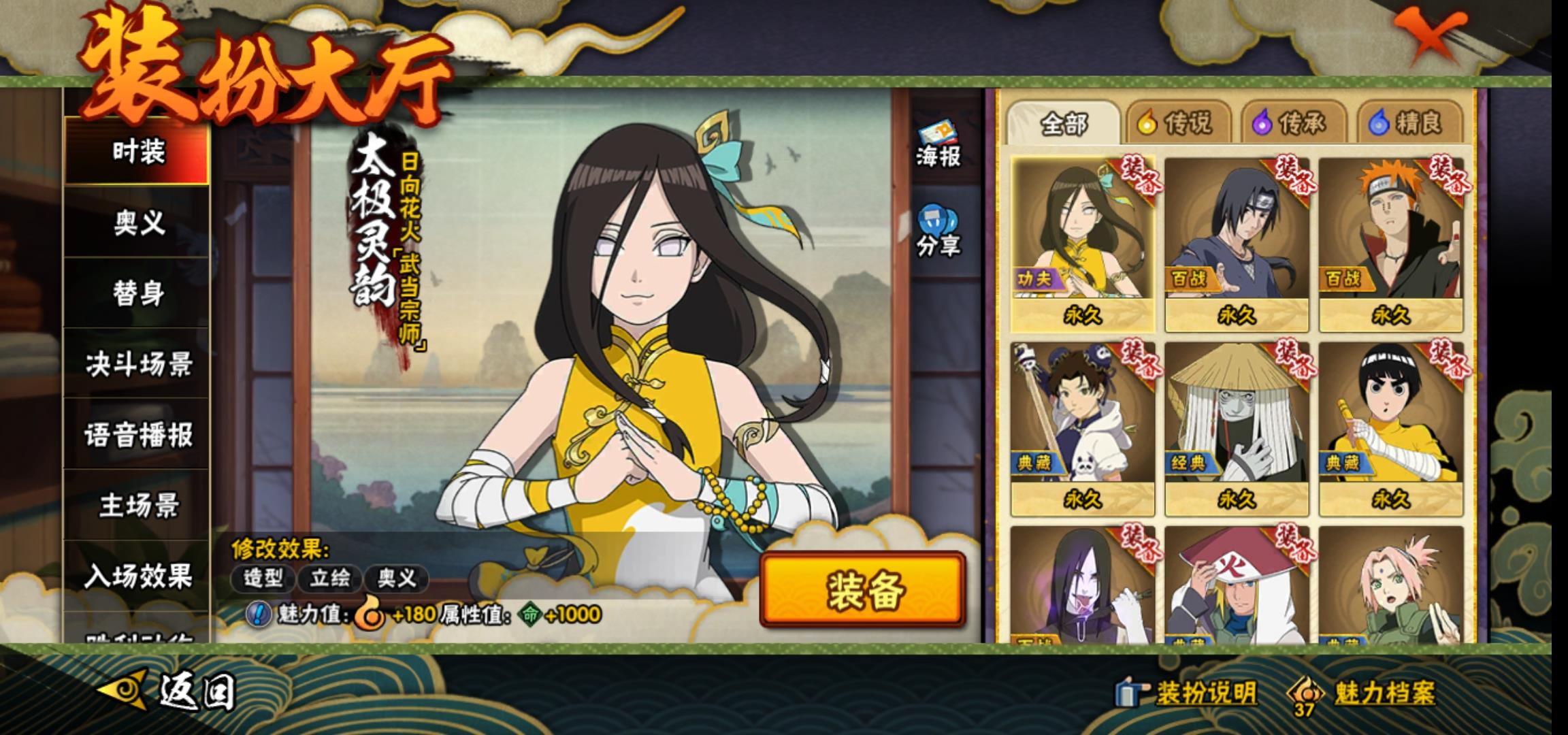
Task: Choose the 入场效果 menu entry
Action: coord(137,576)
